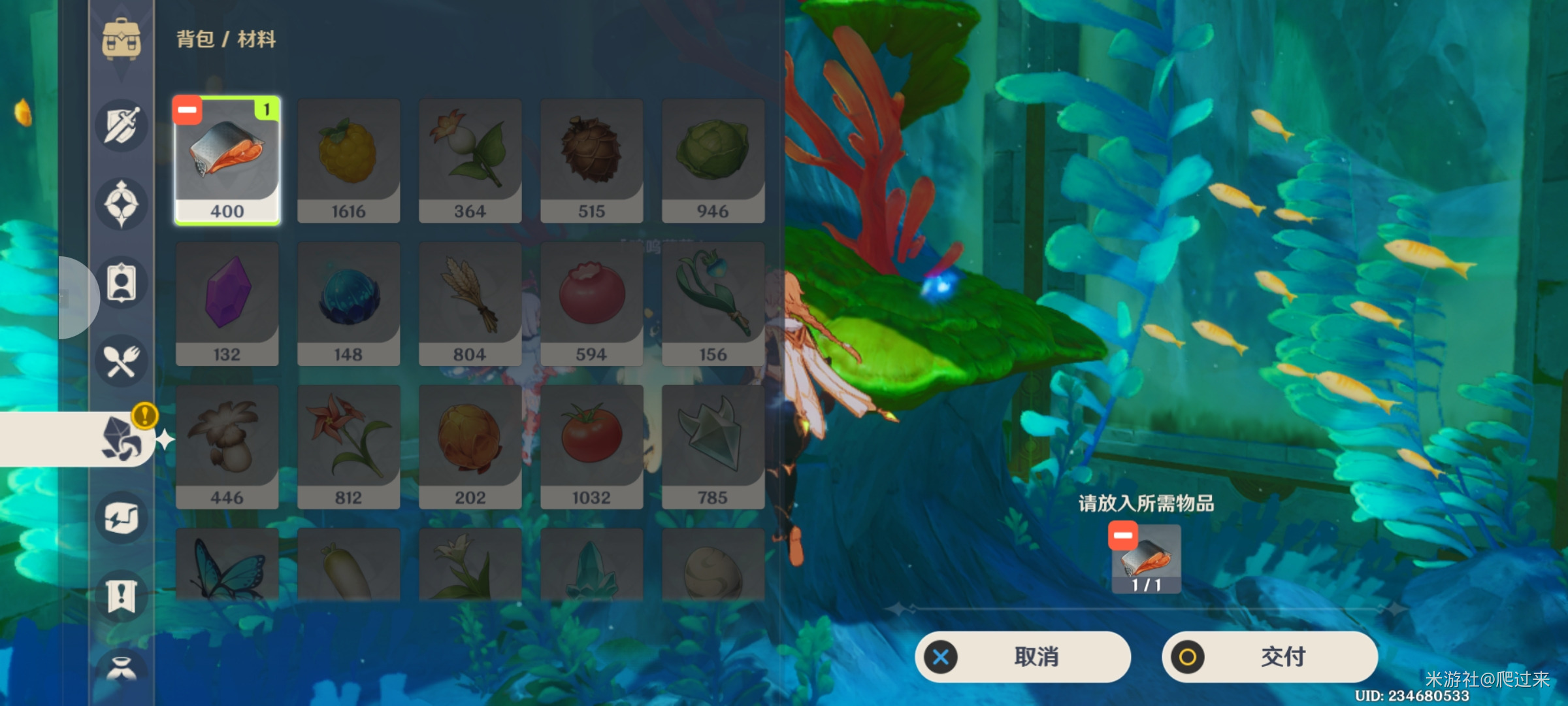
Task: Remove the fish from the inventory selection
Action: pyautogui.click(x=188, y=110)
